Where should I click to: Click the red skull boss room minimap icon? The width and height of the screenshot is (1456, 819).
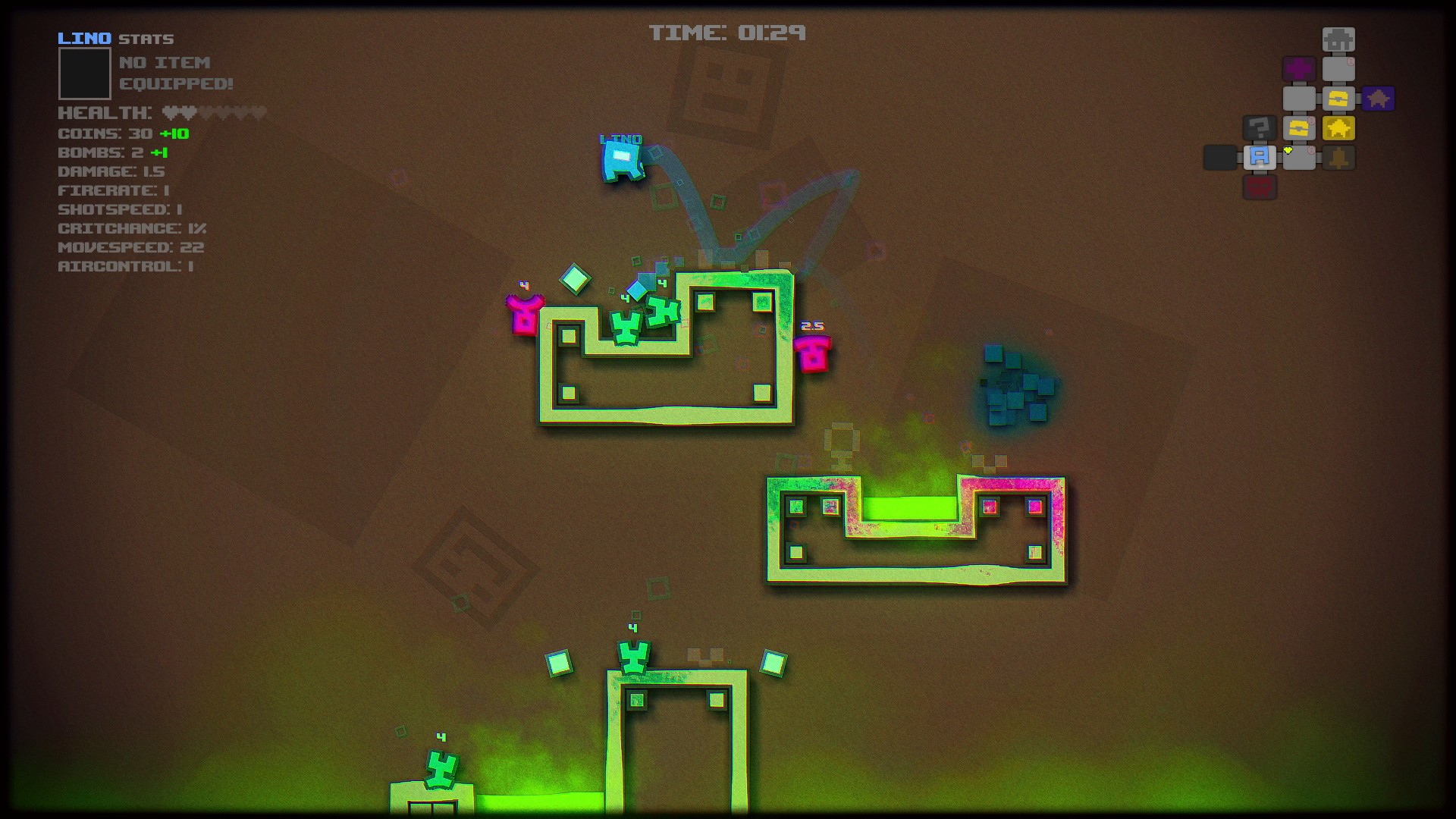point(1260,186)
